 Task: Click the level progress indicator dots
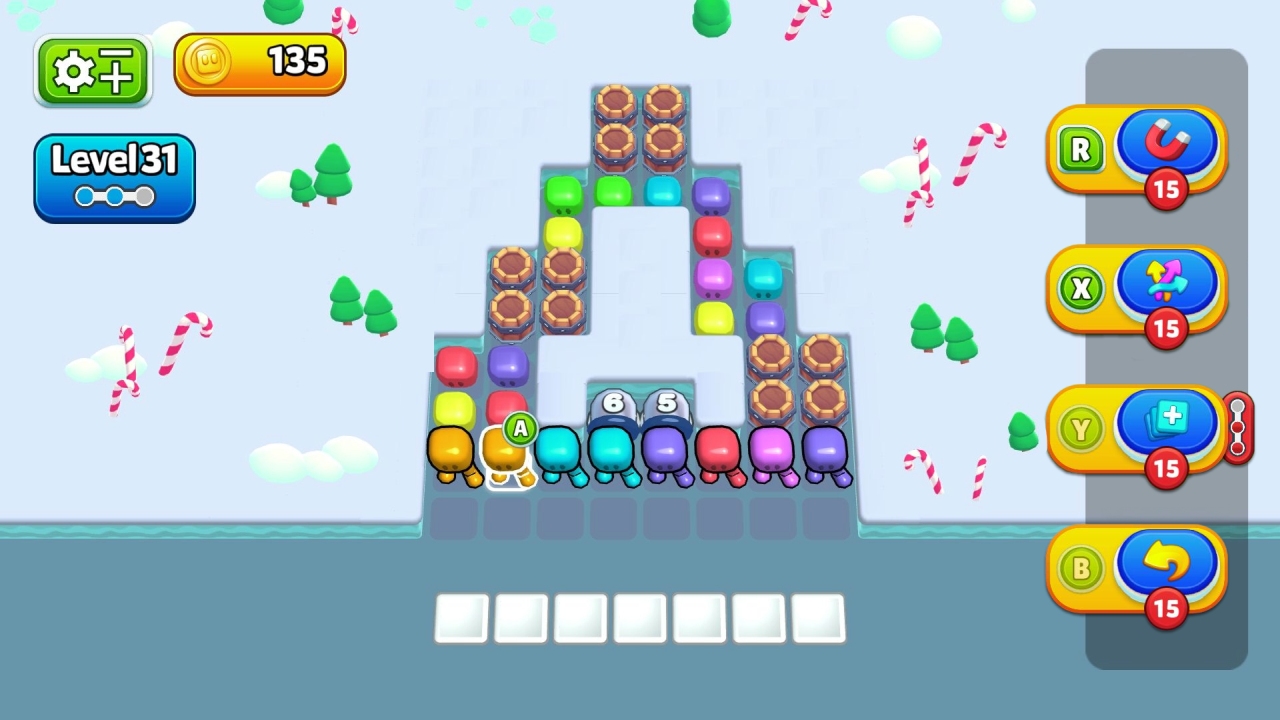click(x=113, y=197)
